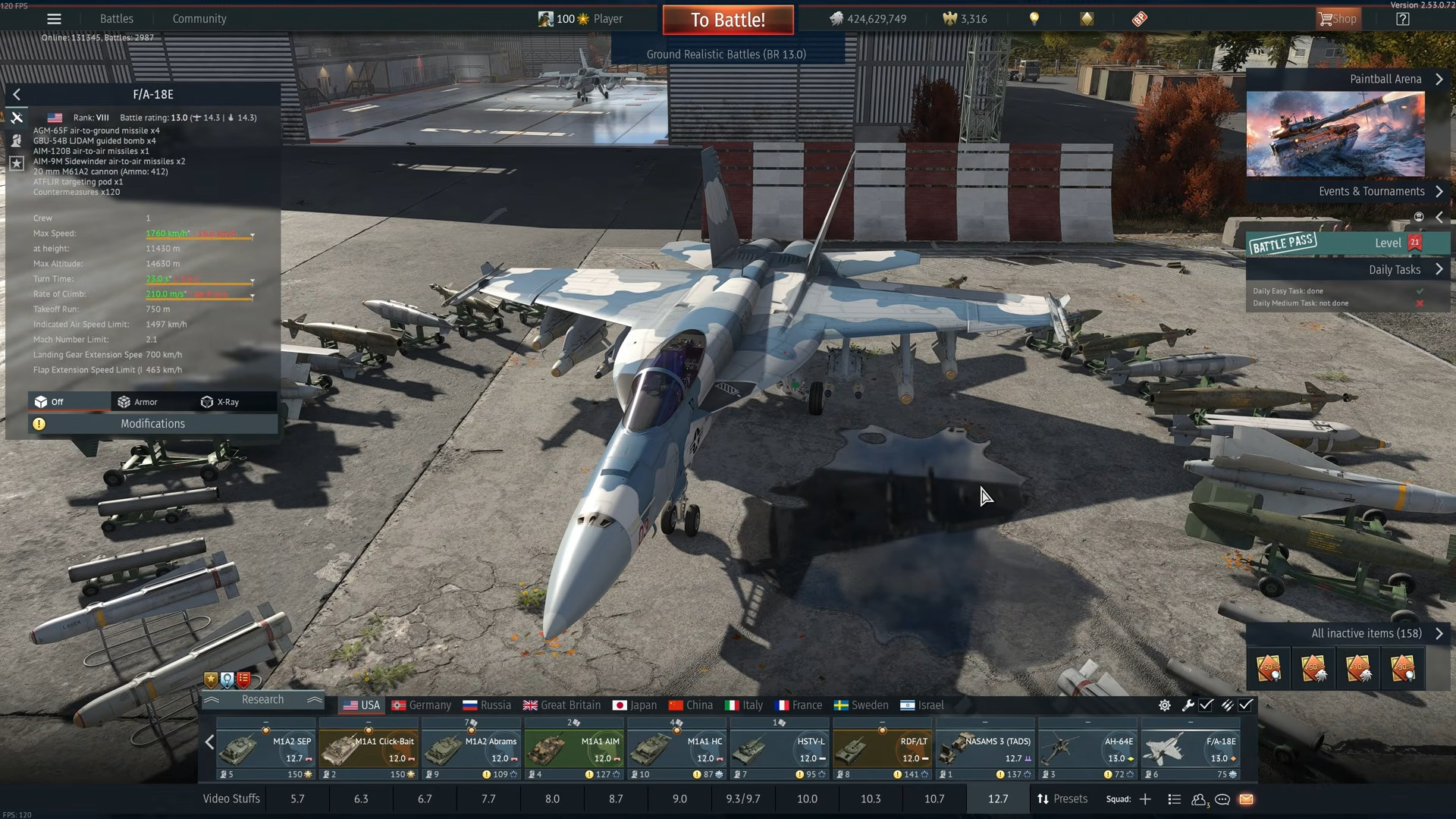Switch to the Germany nation tab
This screenshot has width=1456, height=819.
click(x=422, y=705)
